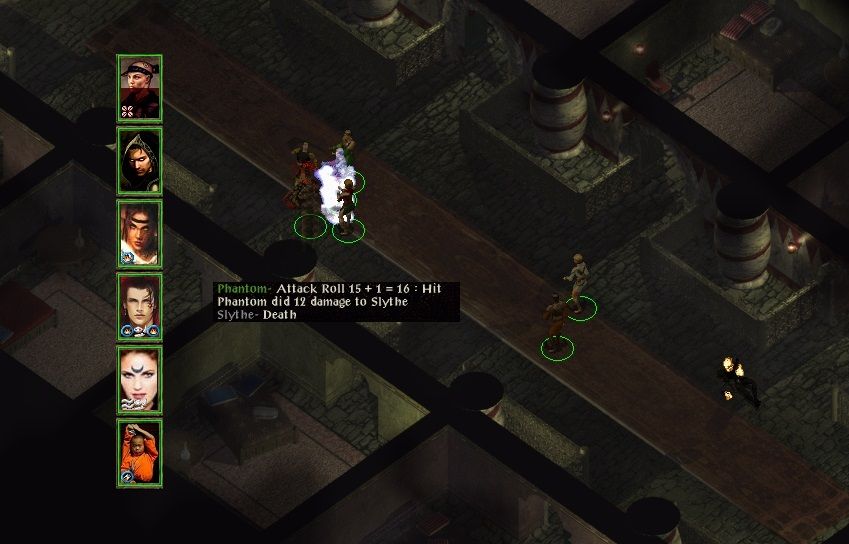The width and height of the screenshot is (849, 544).
Task: Choose the orange-robed monk portrait
Action: coord(139,453)
